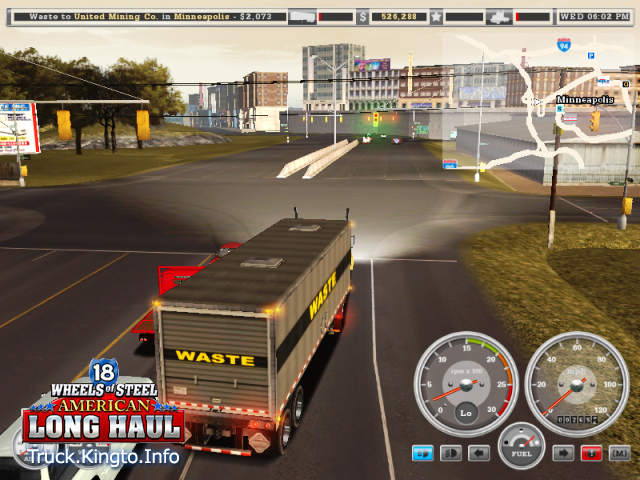640x480 pixels.
Task: Select the parking marker on the minimap
Action: pyautogui.click(x=591, y=55)
